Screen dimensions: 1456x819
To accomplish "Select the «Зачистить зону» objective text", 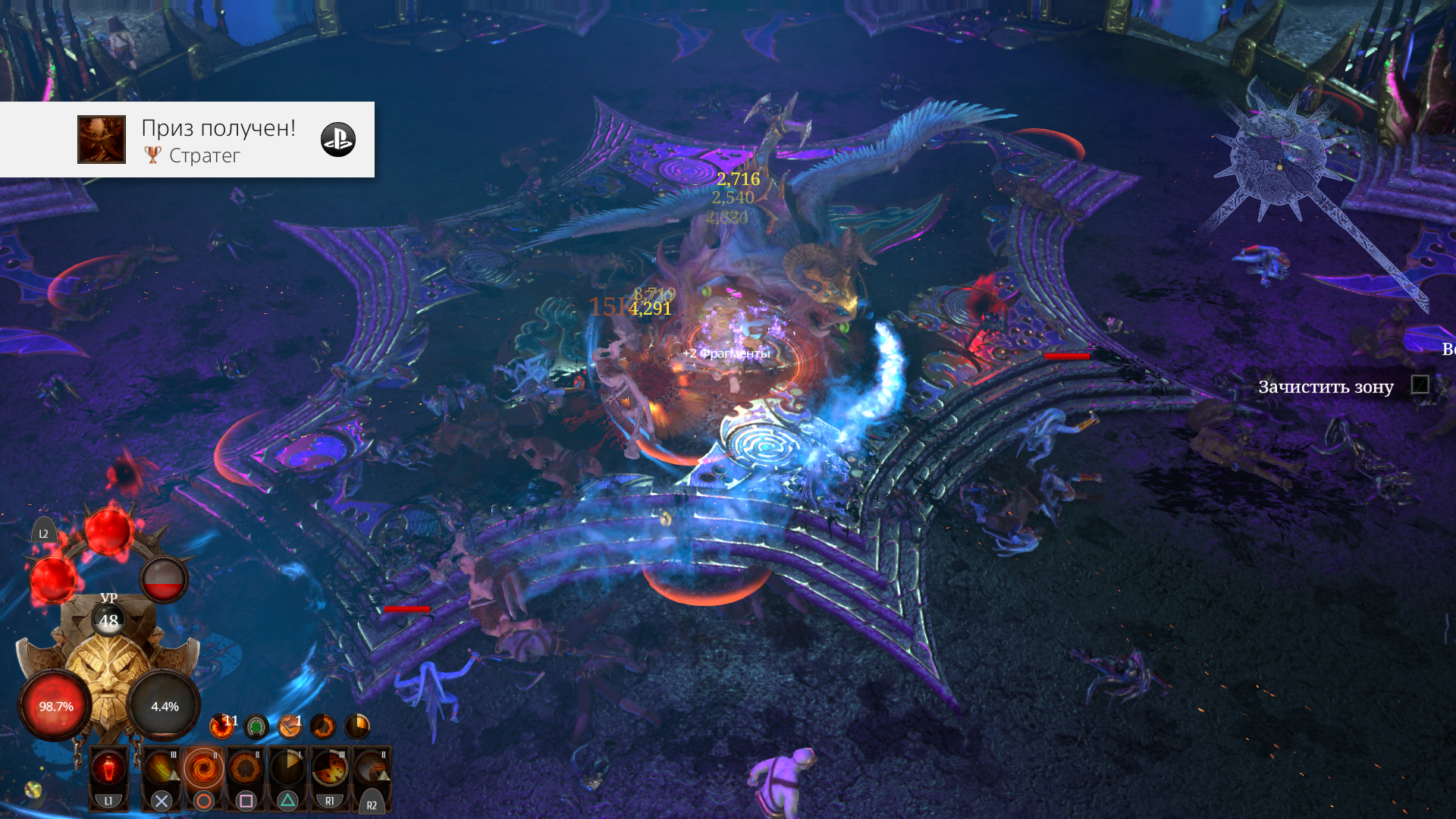I will pyautogui.click(x=1326, y=387).
